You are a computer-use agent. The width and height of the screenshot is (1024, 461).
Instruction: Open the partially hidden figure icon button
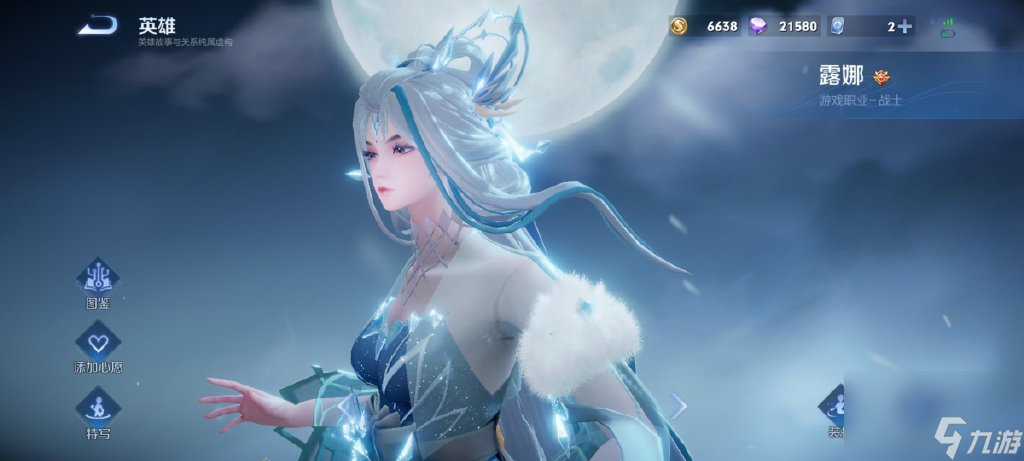click(x=833, y=405)
